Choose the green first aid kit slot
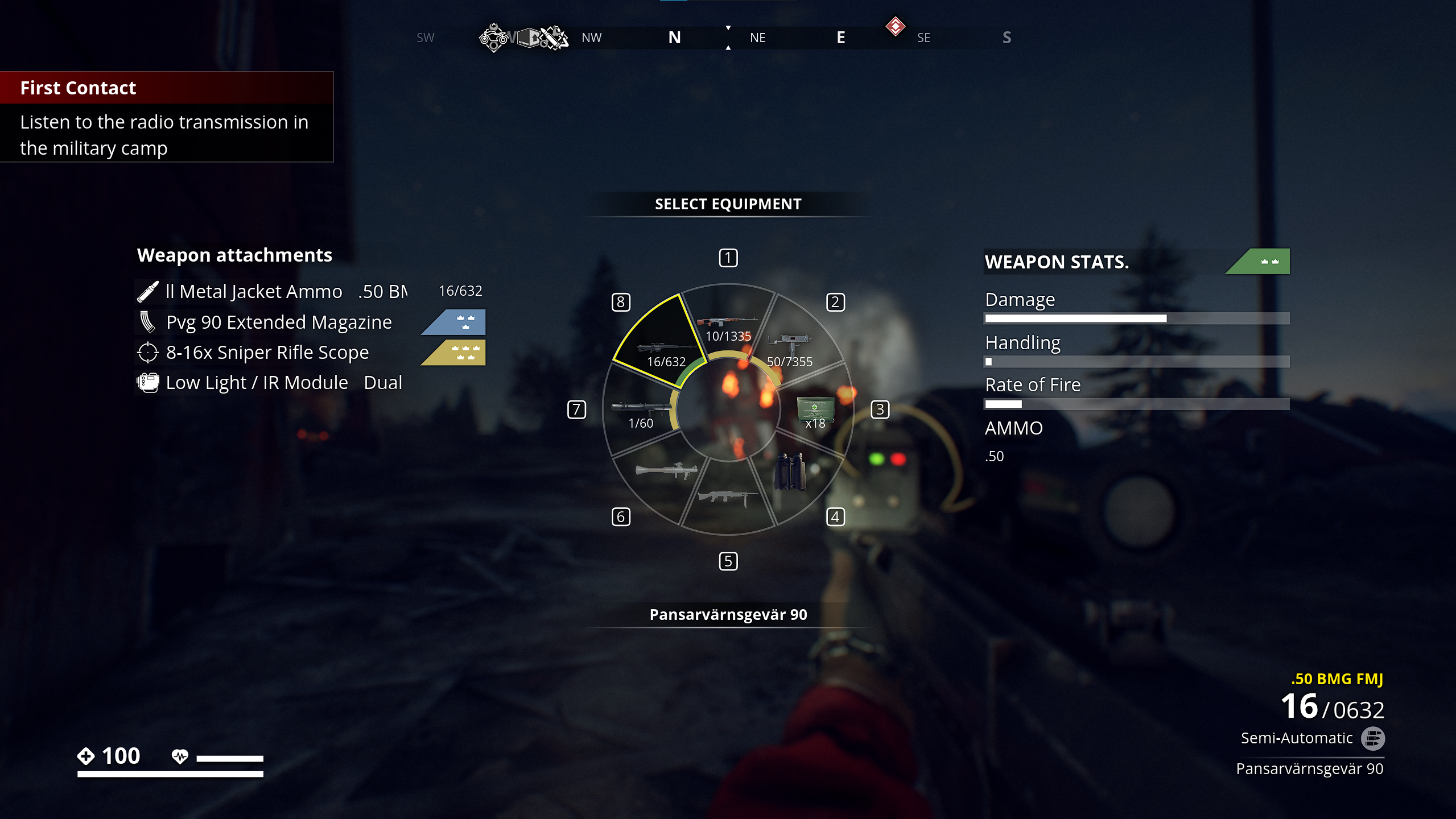1456x819 pixels. pos(815,411)
